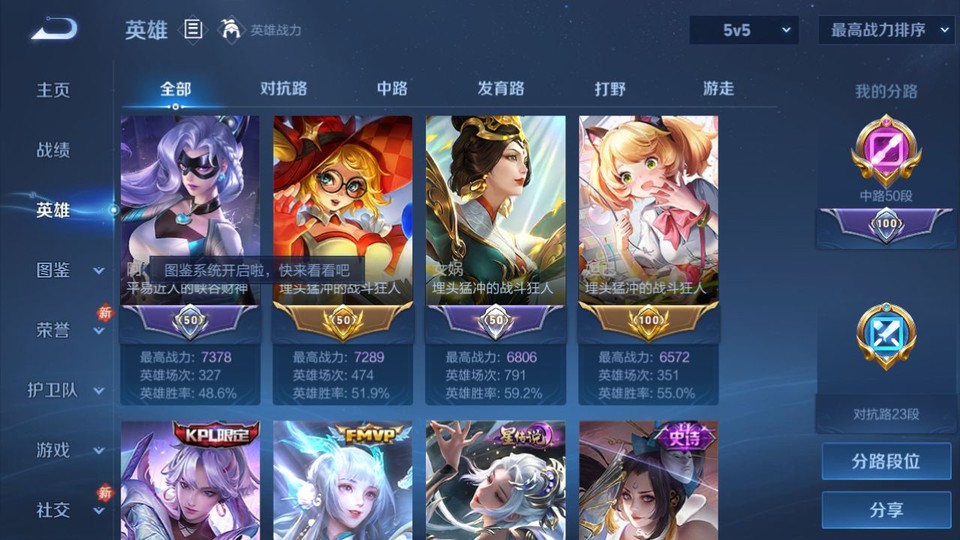Go back using the top-left arrow

click(x=54, y=30)
